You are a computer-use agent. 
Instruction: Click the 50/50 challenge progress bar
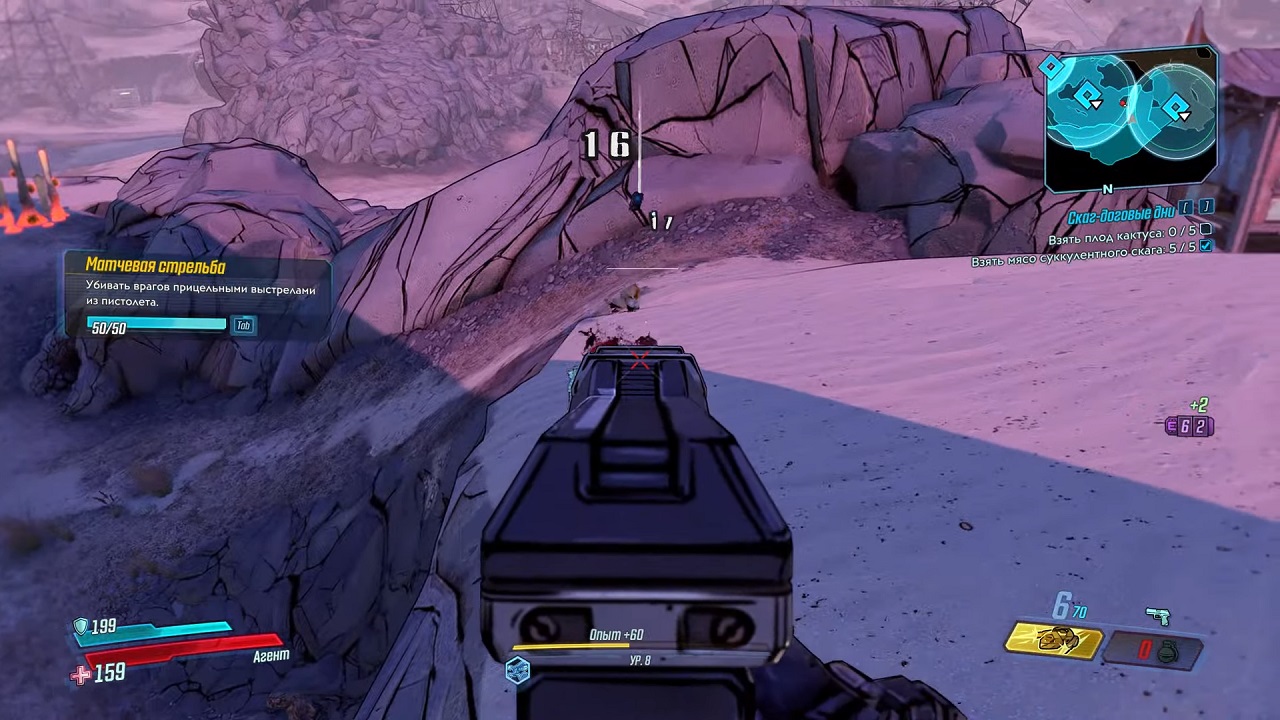[155, 324]
